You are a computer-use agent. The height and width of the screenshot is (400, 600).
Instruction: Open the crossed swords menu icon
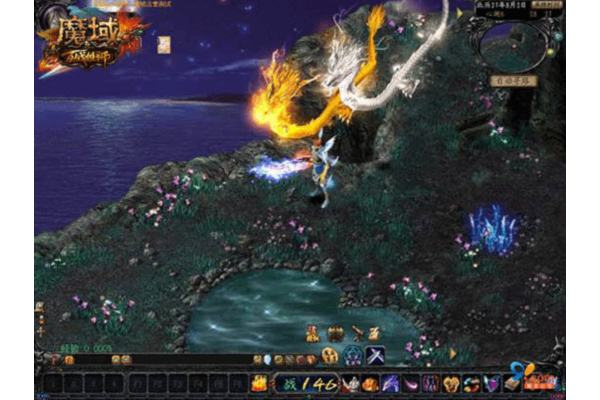pos(377,355)
